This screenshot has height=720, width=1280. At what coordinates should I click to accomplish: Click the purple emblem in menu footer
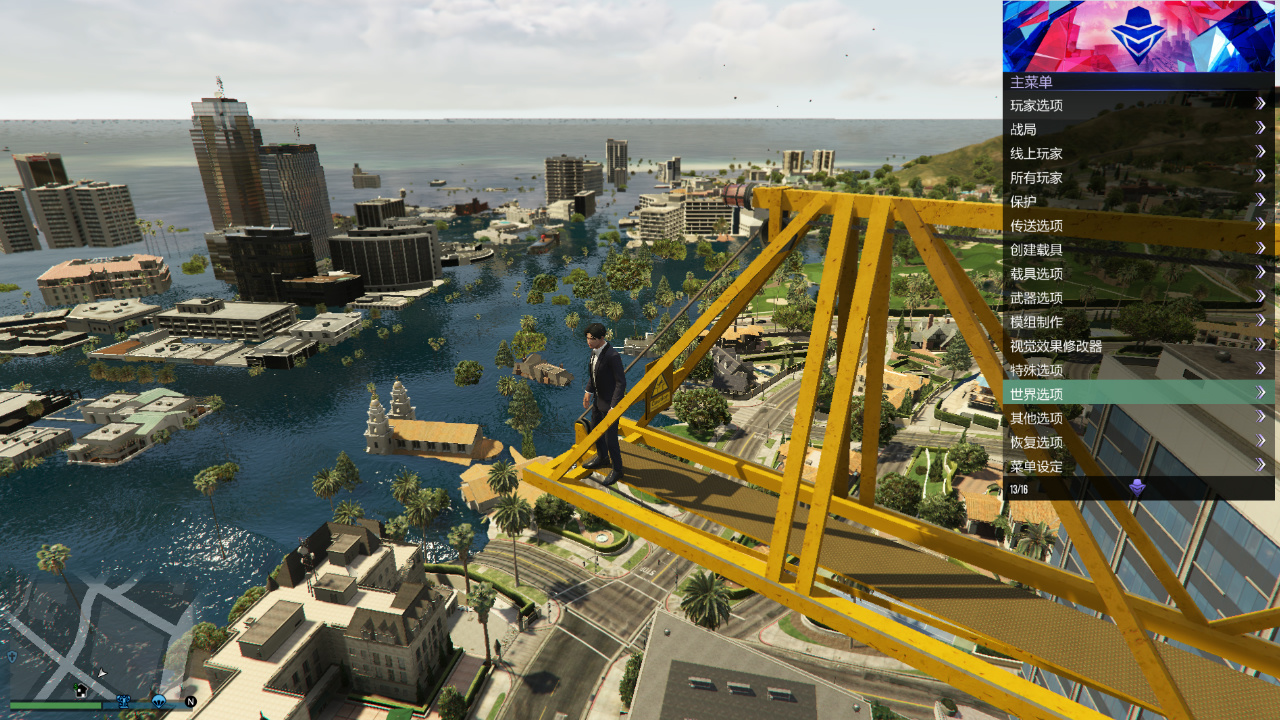(x=1137, y=488)
